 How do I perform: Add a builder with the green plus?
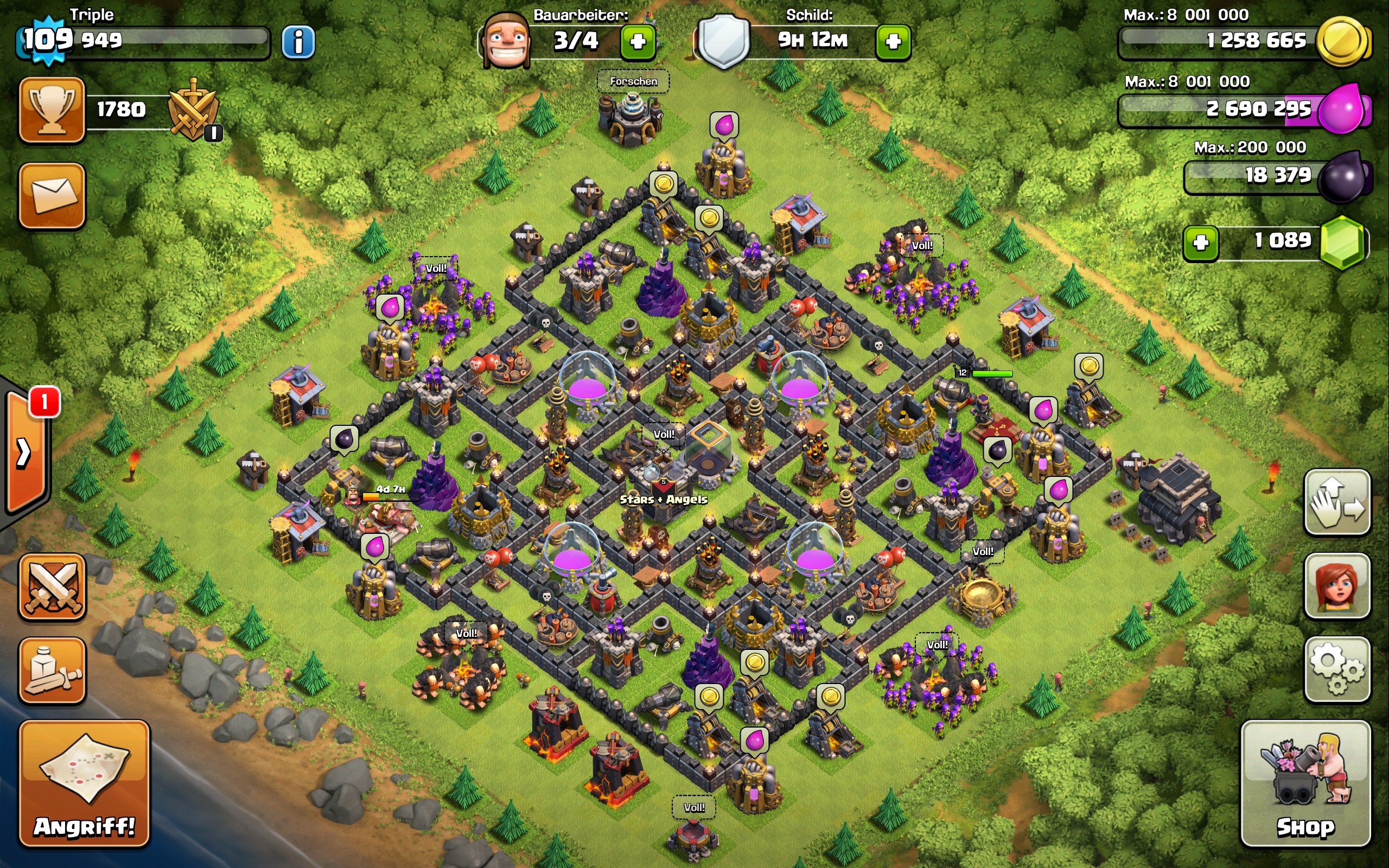(x=638, y=42)
